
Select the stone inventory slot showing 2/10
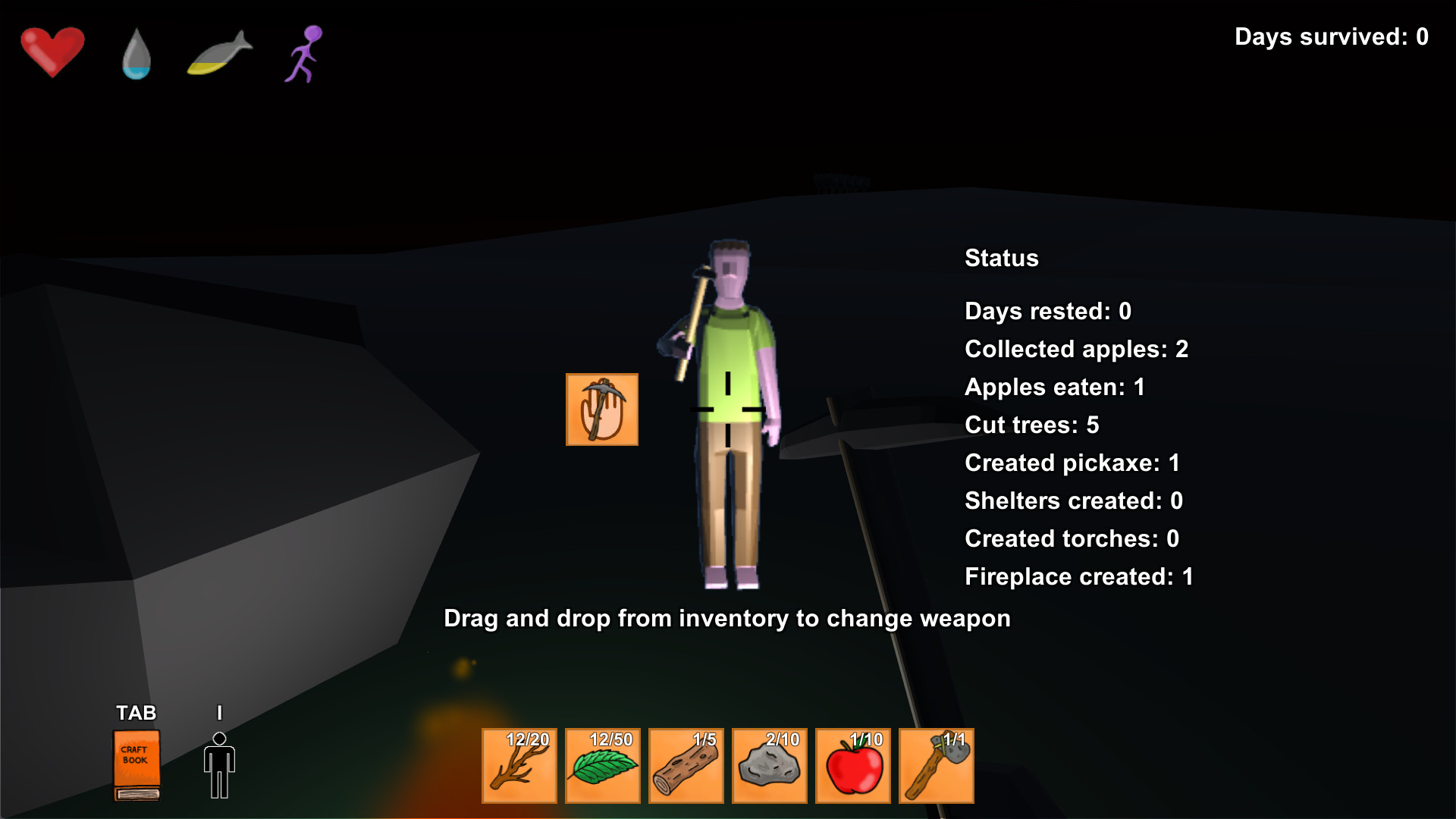(770, 766)
